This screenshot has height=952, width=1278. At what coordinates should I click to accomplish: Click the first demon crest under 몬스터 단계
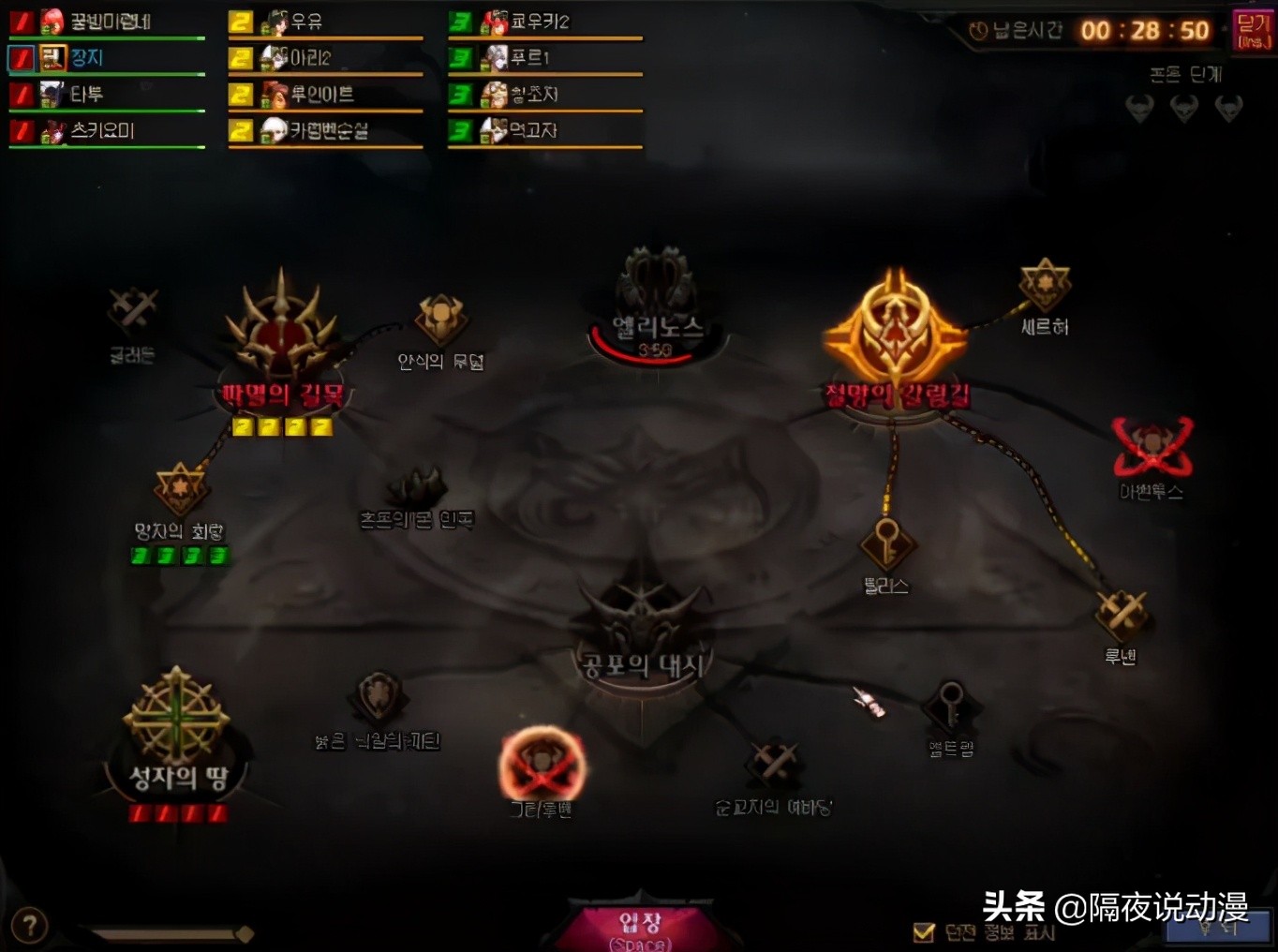click(1139, 108)
